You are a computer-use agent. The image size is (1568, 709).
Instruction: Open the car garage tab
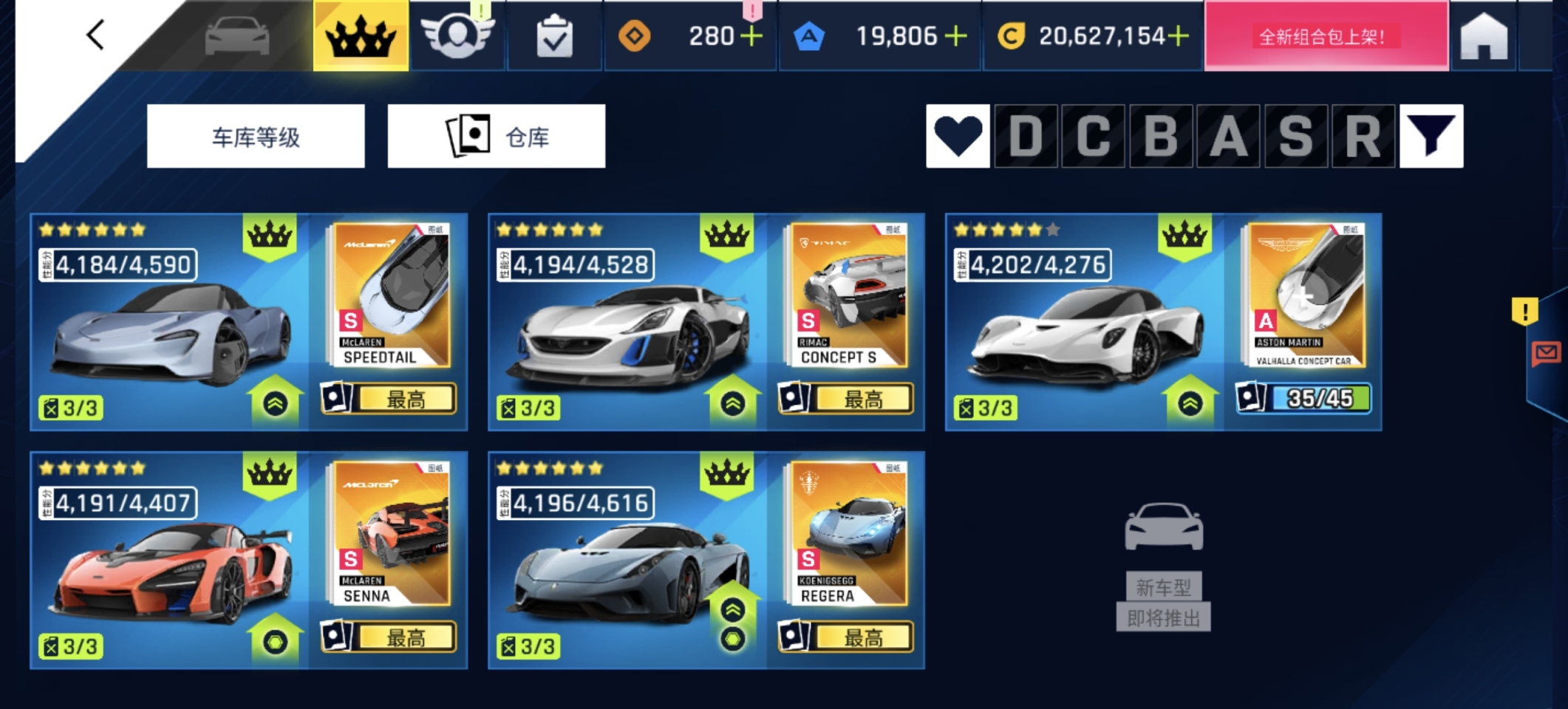pyautogui.click(x=236, y=35)
